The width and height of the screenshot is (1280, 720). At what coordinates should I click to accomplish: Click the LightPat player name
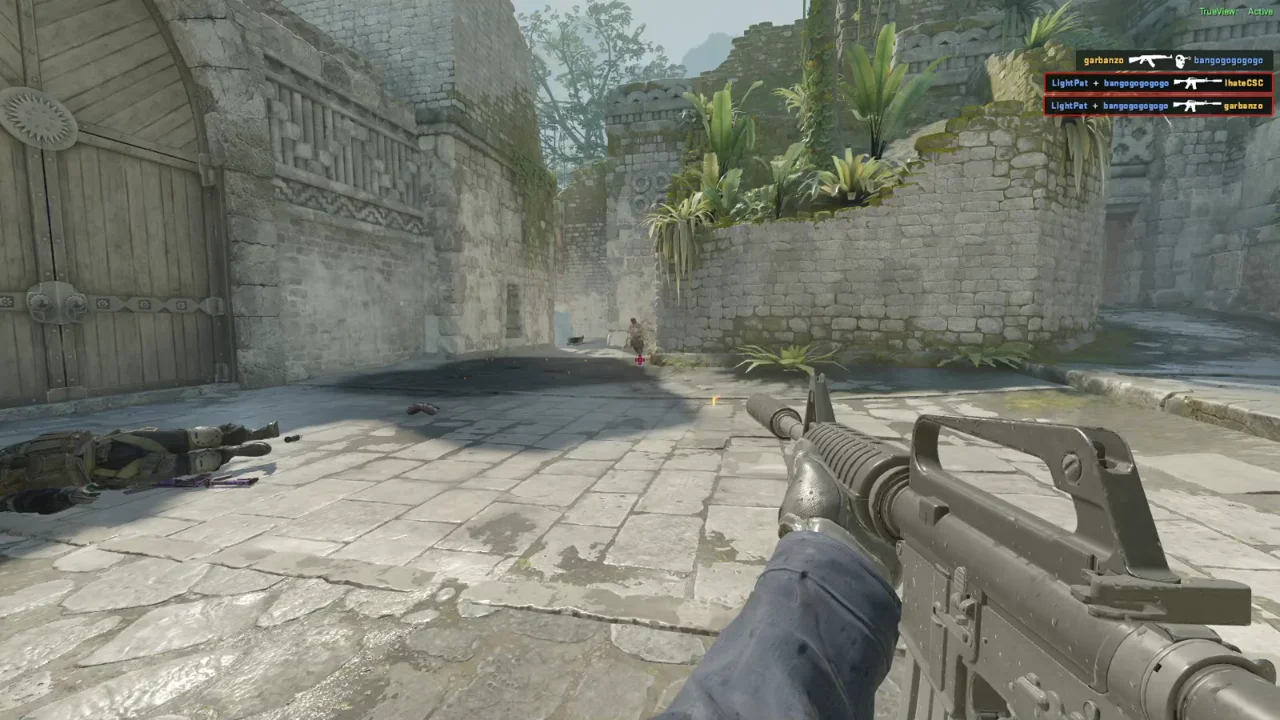coord(1070,83)
